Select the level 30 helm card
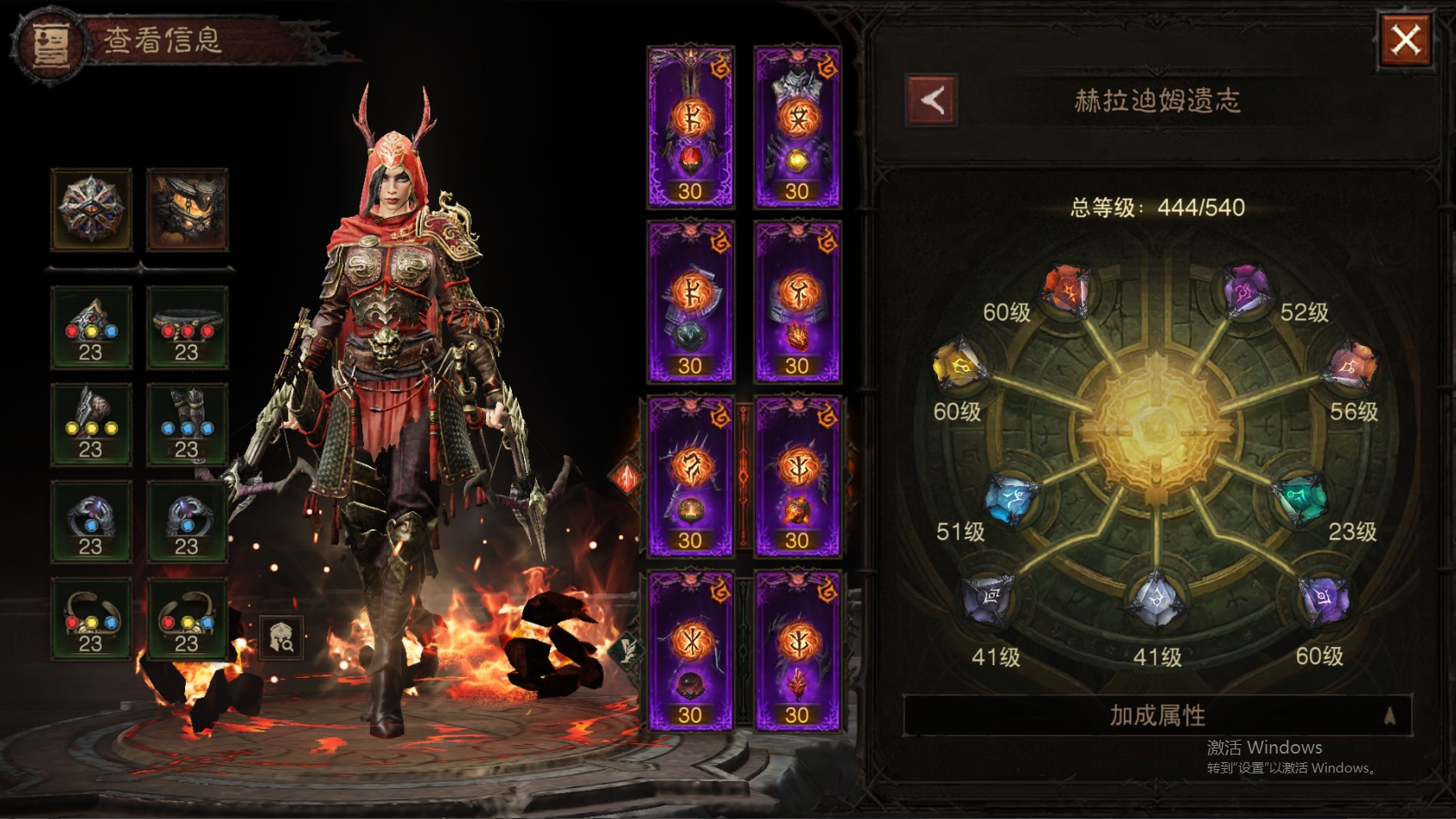Screen dimensions: 1456x819 click(x=690, y=127)
